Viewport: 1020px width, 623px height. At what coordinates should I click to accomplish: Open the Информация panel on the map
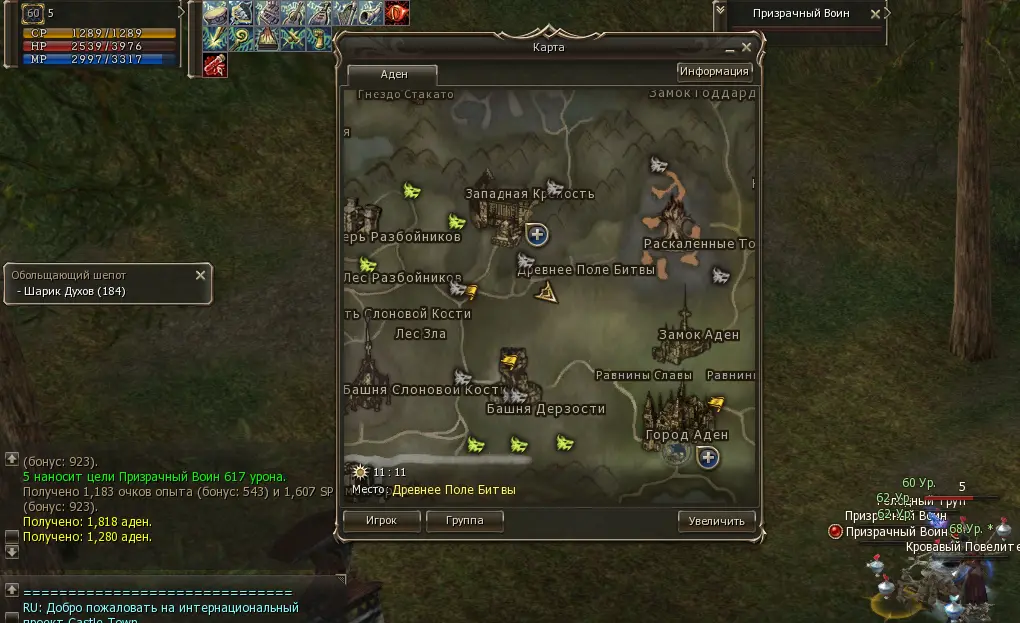[714, 71]
